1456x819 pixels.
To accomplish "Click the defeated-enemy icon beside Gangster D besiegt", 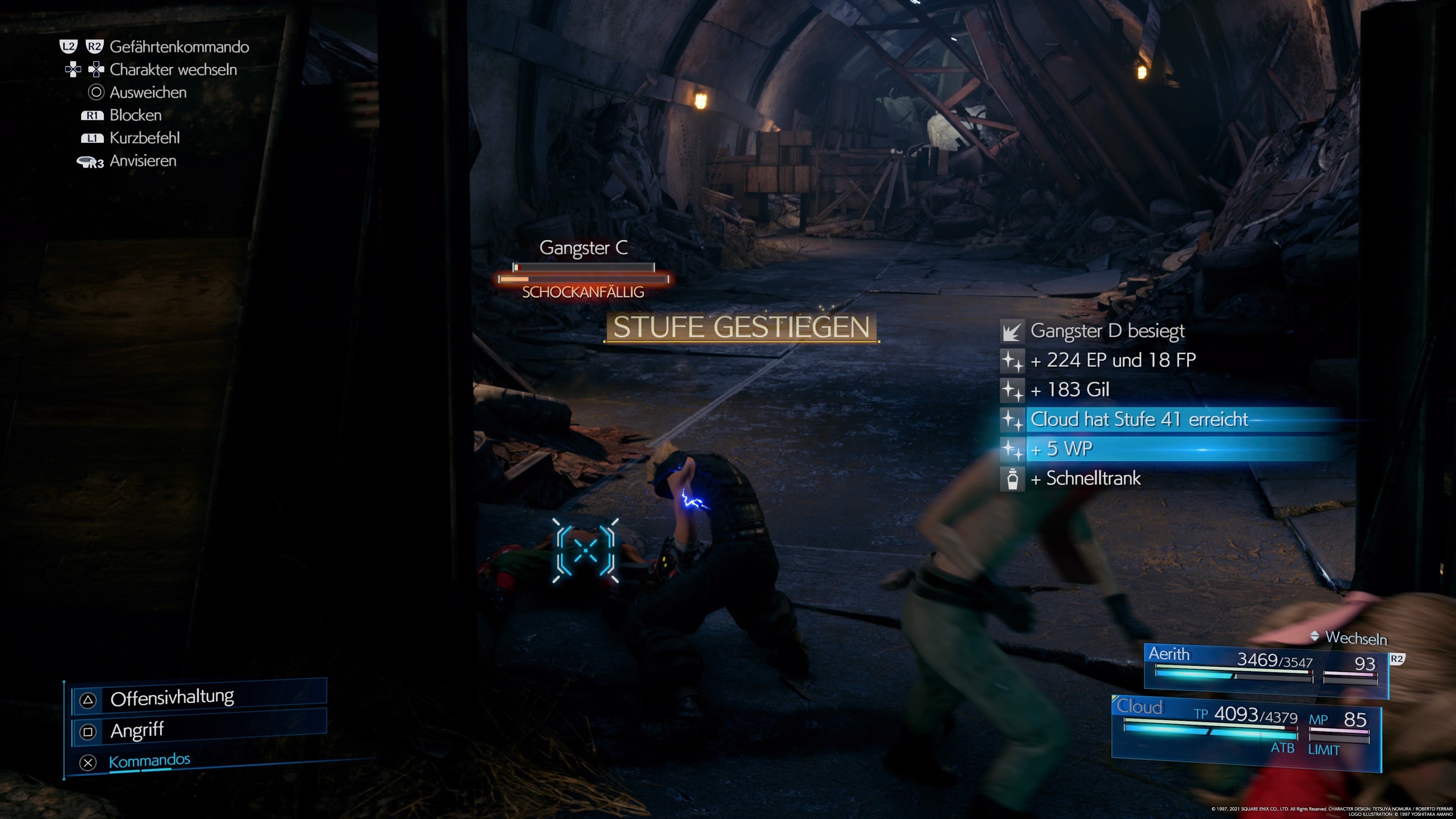I will pyautogui.click(x=1014, y=332).
